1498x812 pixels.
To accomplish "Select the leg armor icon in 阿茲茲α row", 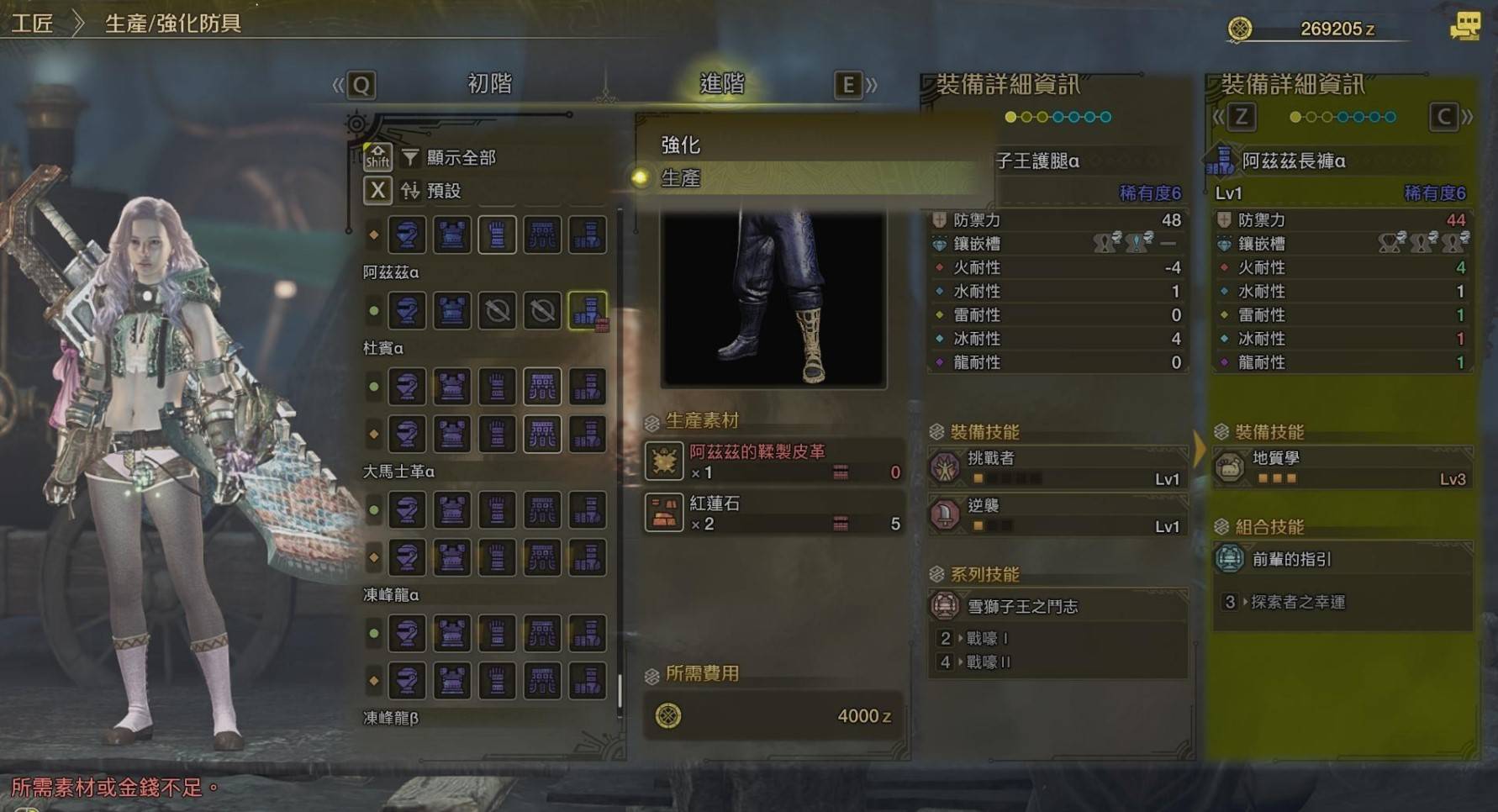I will 588,309.
